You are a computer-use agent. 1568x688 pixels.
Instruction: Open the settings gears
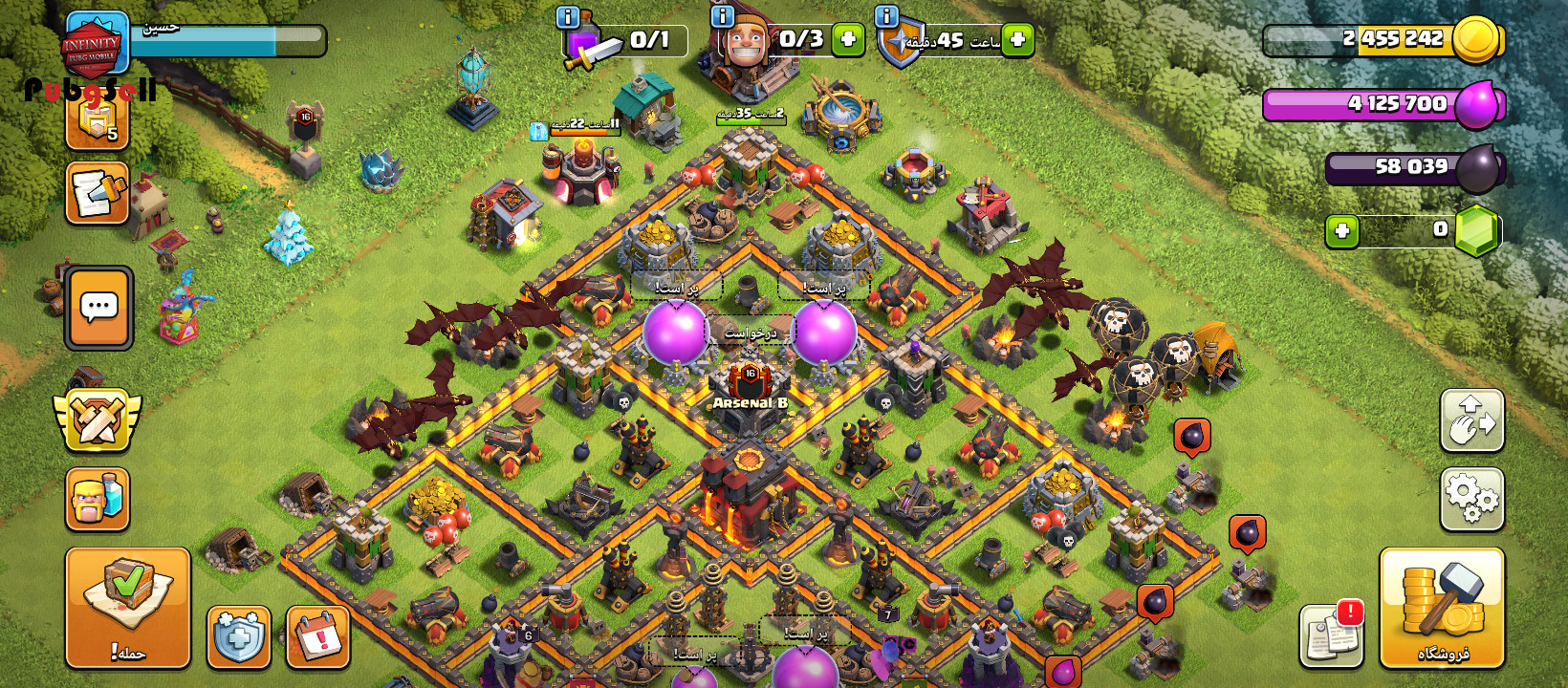tap(1471, 499)
